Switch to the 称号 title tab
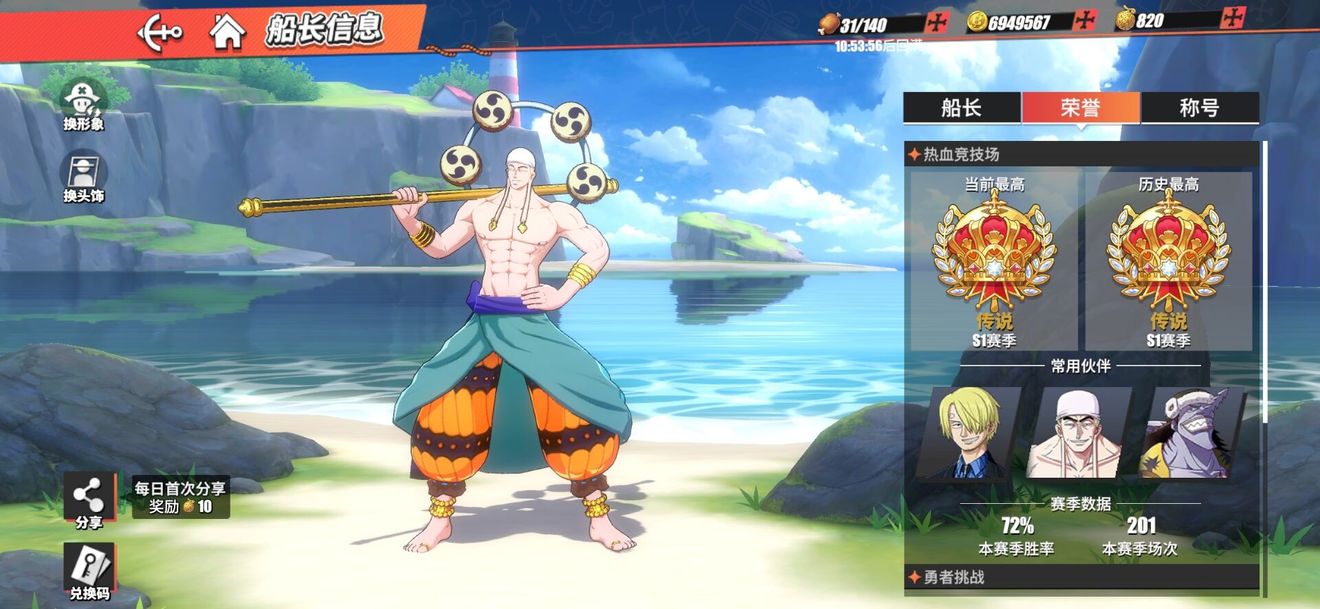 1199,108
